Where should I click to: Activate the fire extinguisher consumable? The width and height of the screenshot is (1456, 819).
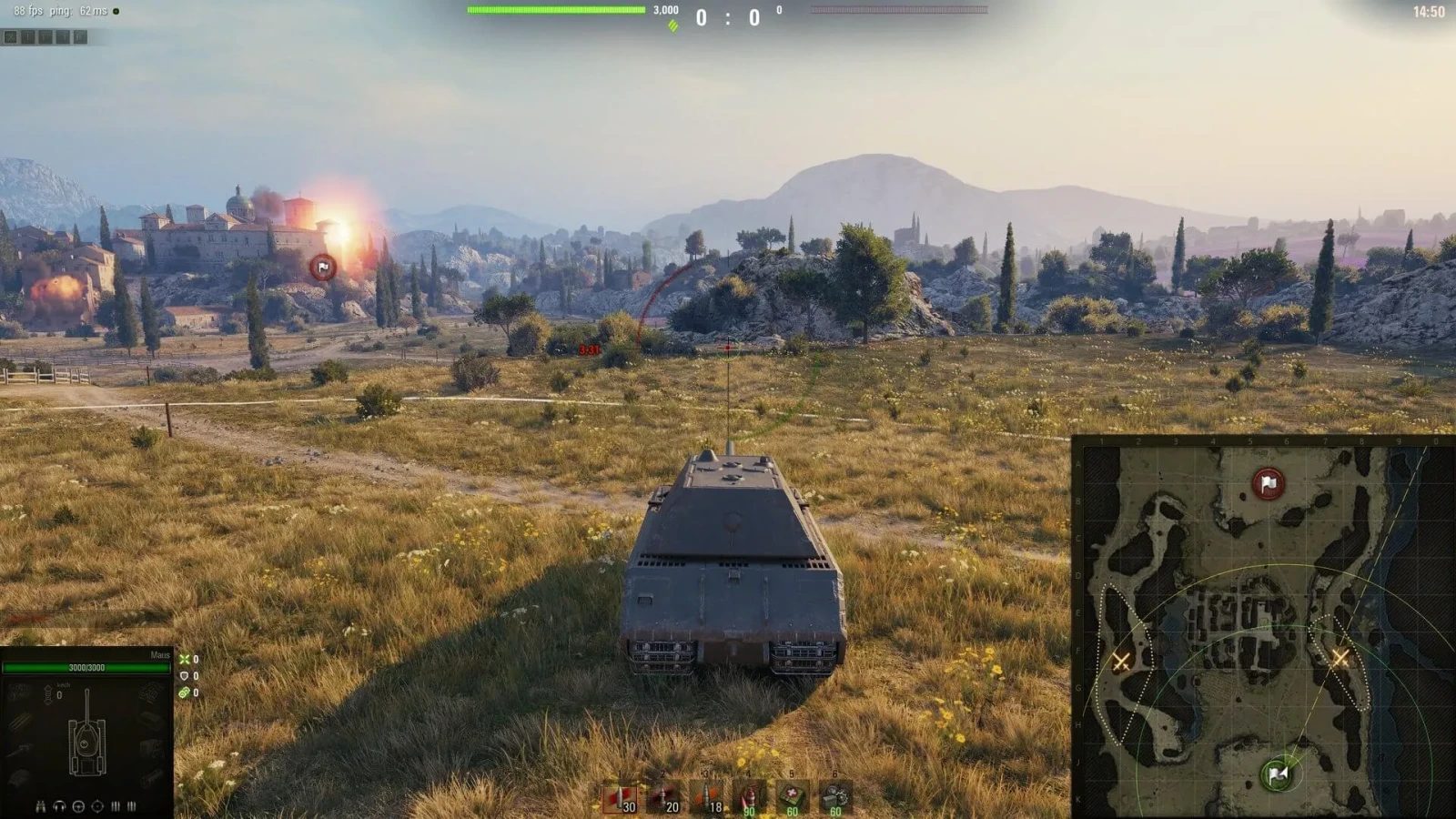751,794
